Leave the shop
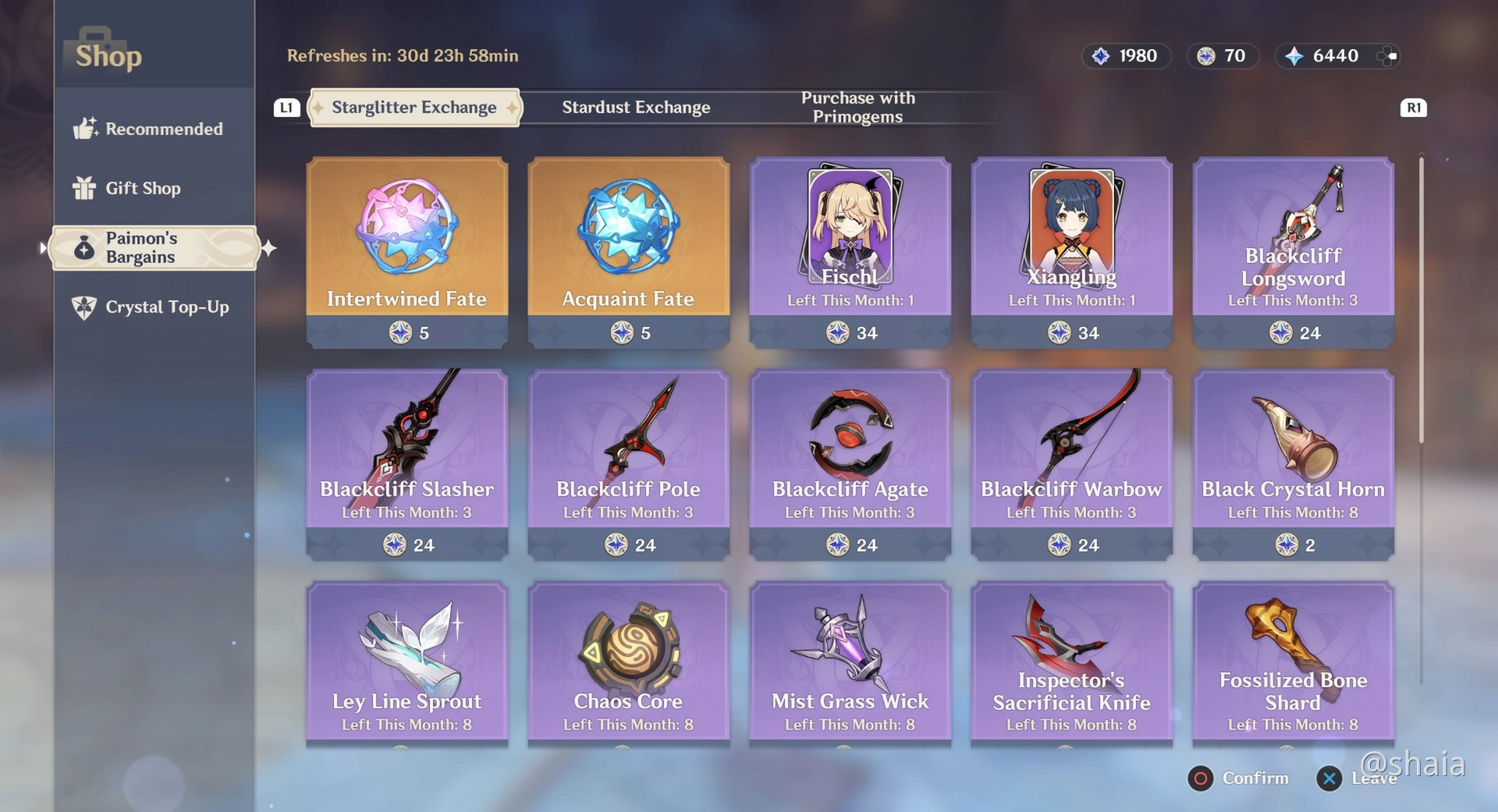The image size is (1498, 812). pos(1329,778)
